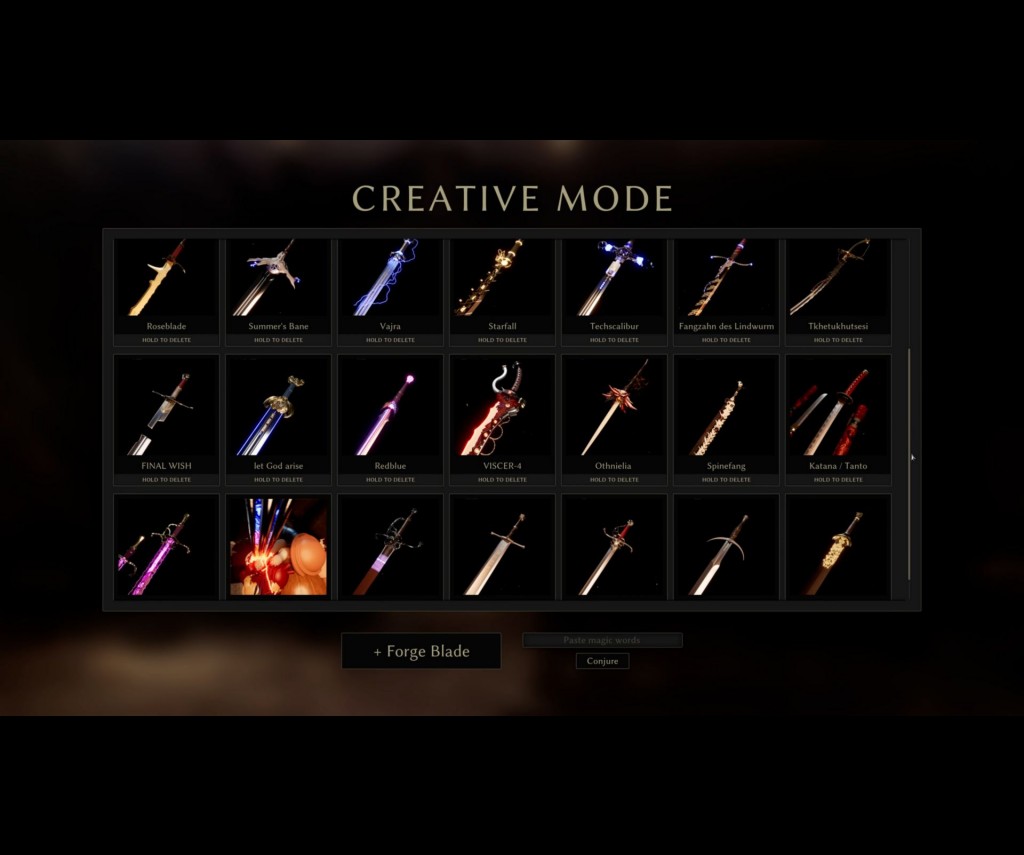
Task: Select the Starfall blade
Action: [502, 279]
